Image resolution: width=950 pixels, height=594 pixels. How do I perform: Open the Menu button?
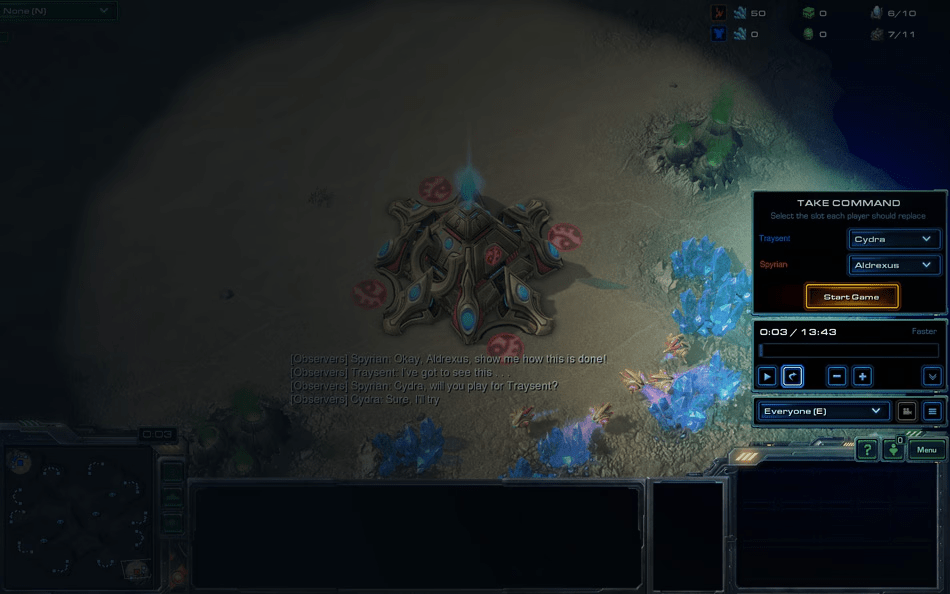click(927, 450)
